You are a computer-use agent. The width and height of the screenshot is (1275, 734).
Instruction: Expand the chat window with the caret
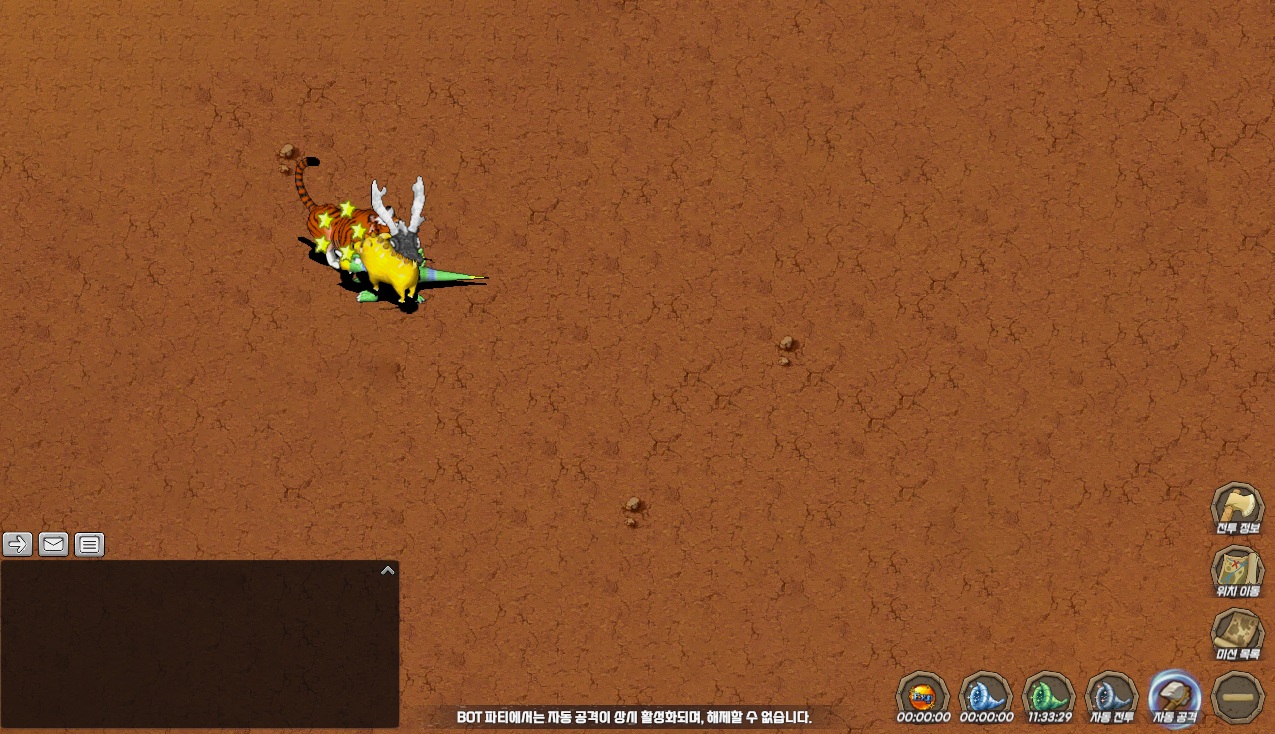click(x=388, y=570)
